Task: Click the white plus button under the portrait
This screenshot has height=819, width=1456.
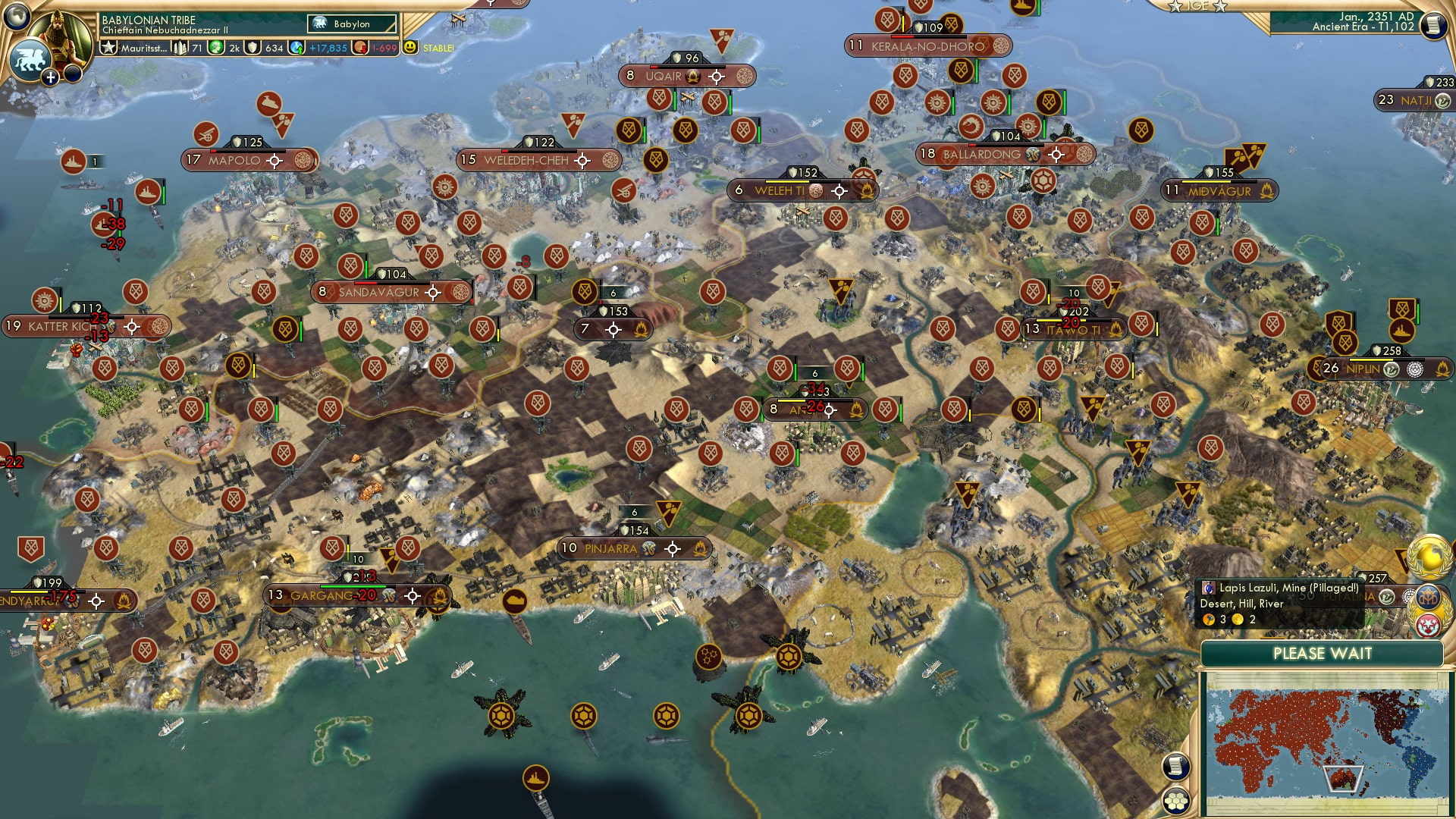Action: 50,77
